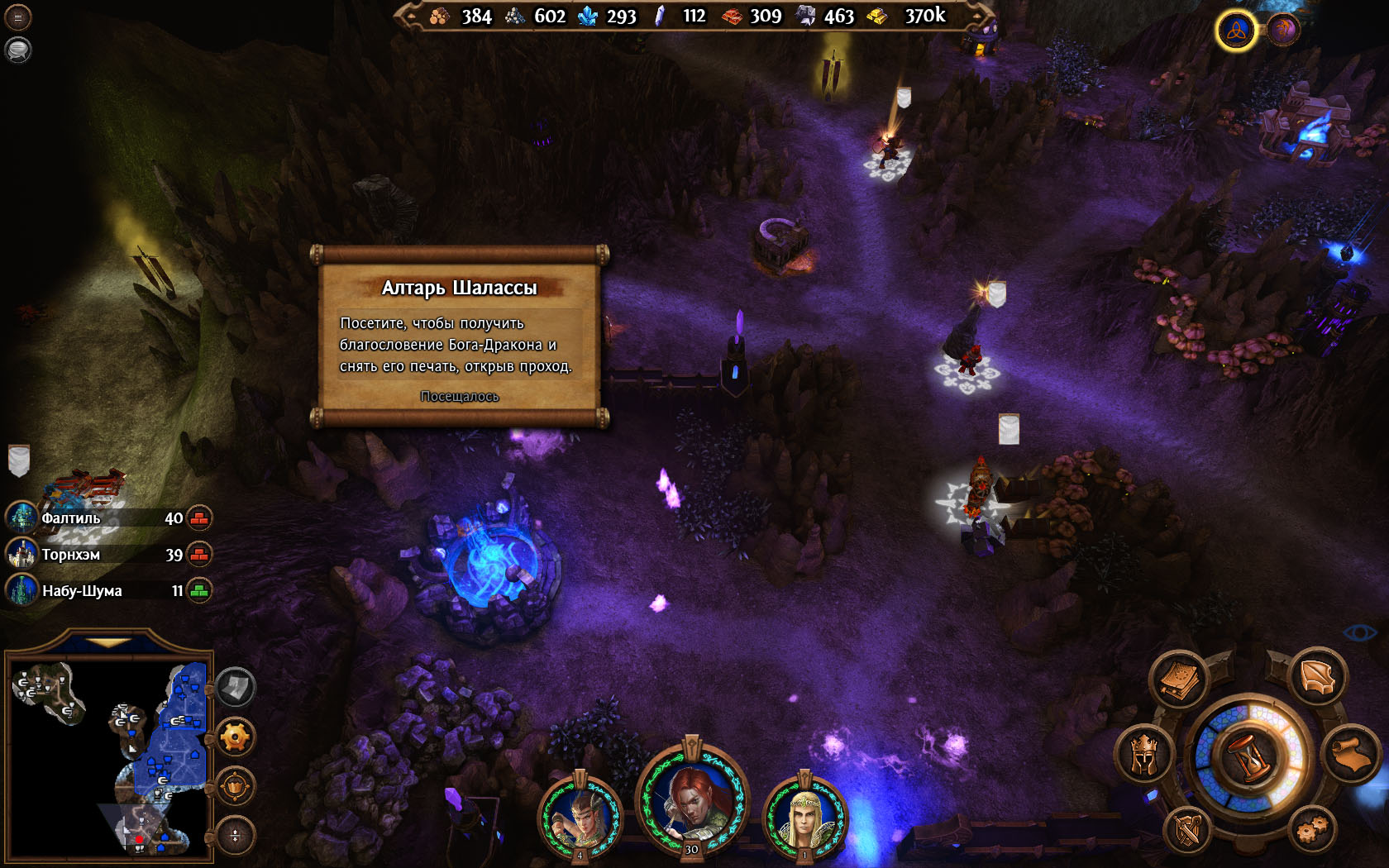Click the crown compass button beside minimap

(x=236, y=786)
